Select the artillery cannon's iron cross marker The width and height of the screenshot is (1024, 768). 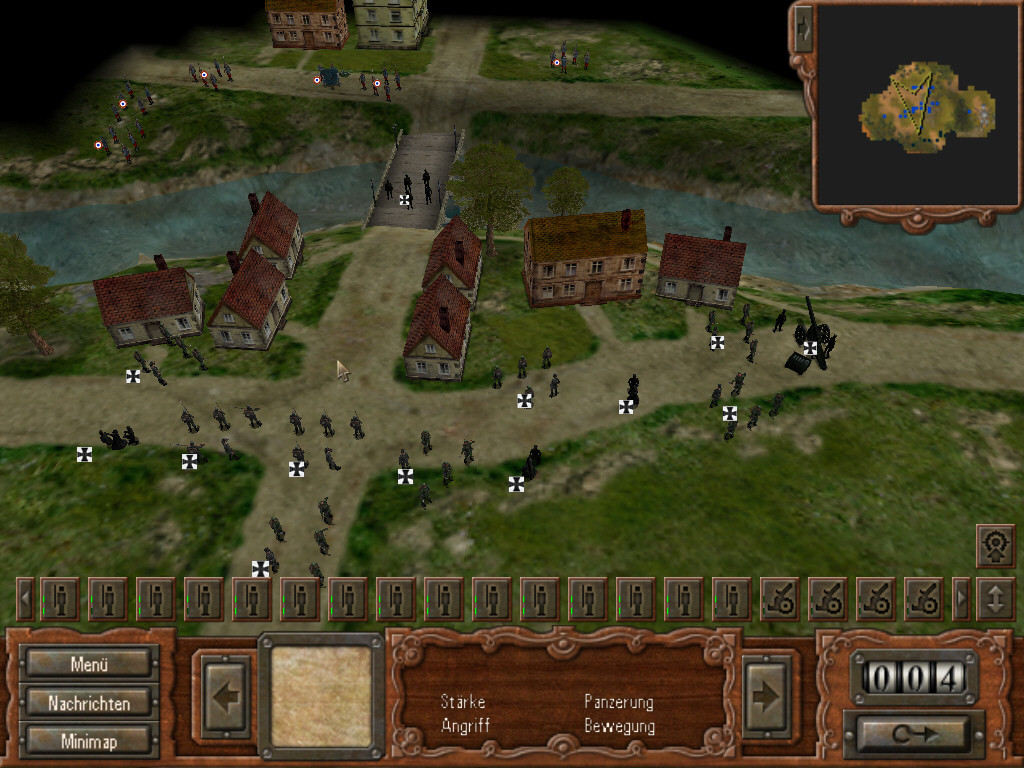click(x=810, y=348)
